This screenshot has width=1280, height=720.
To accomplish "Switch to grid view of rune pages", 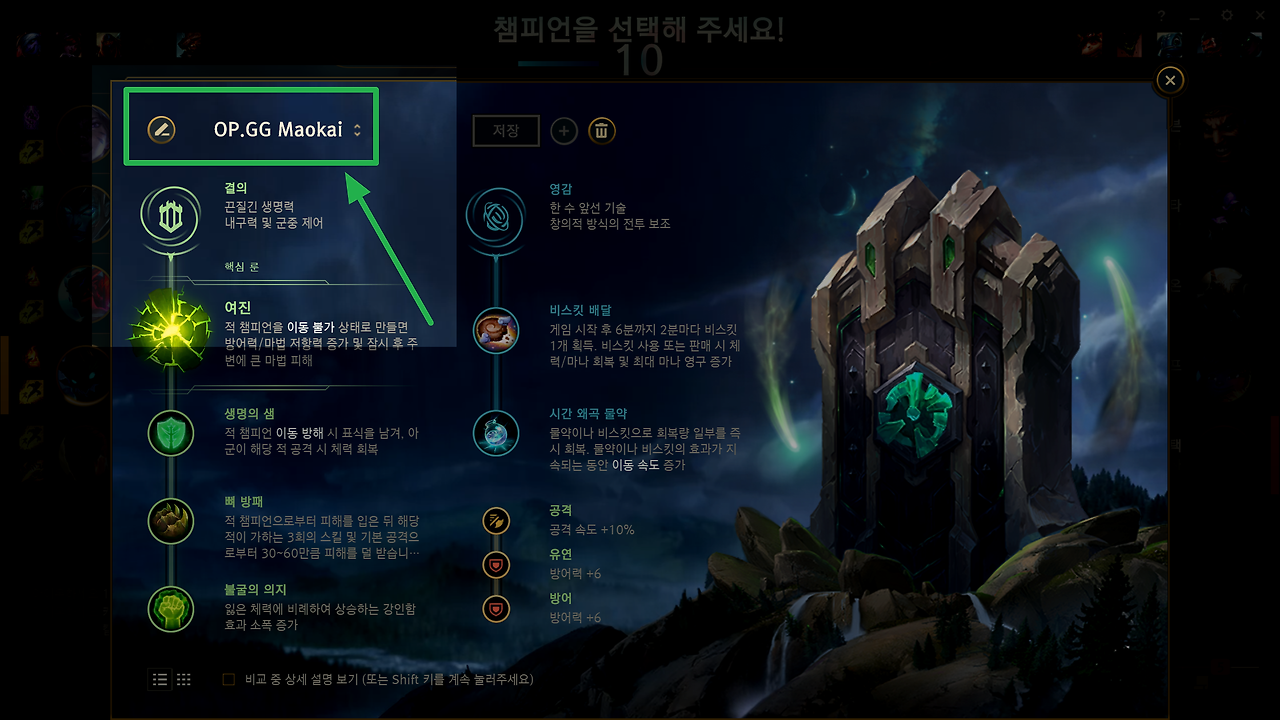I will tap(183, 679).
